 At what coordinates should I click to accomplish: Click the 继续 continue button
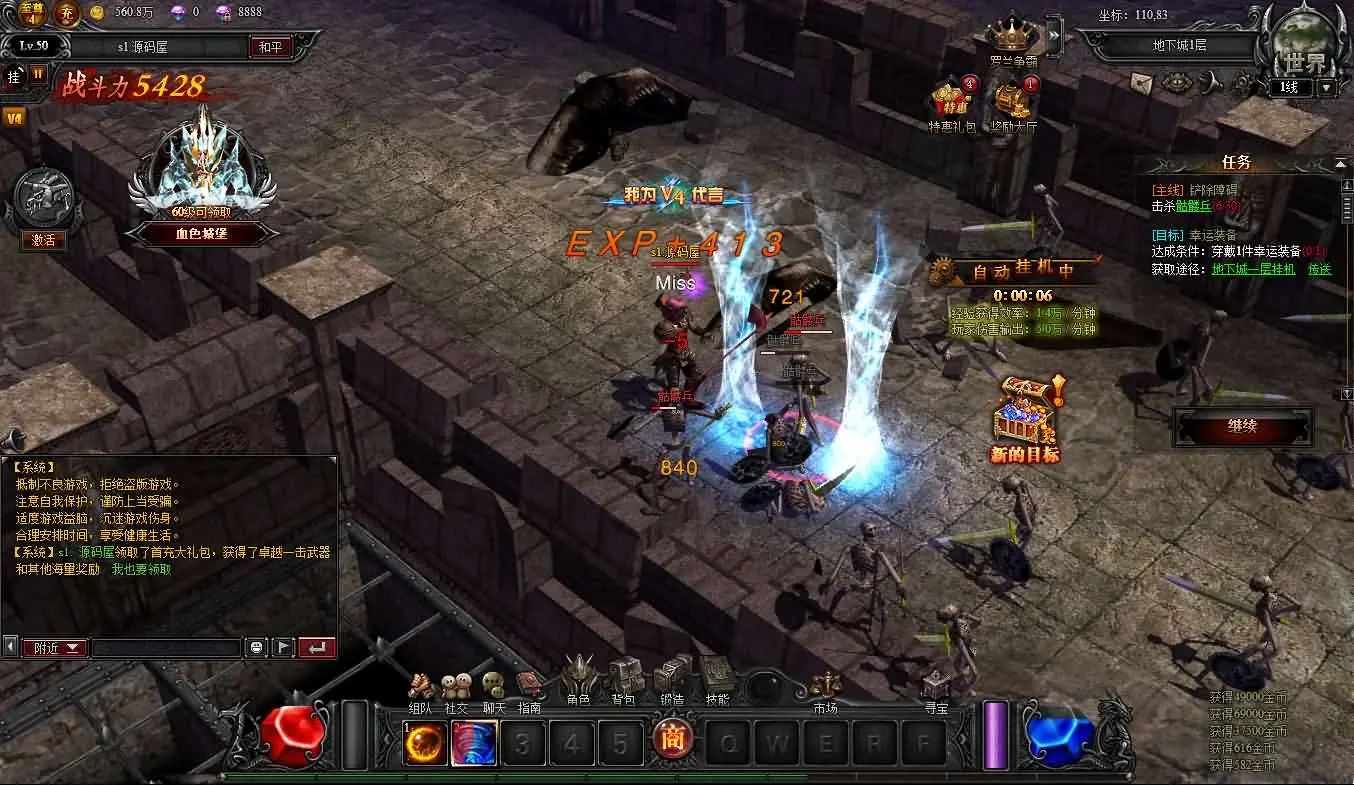point(1243,427)
